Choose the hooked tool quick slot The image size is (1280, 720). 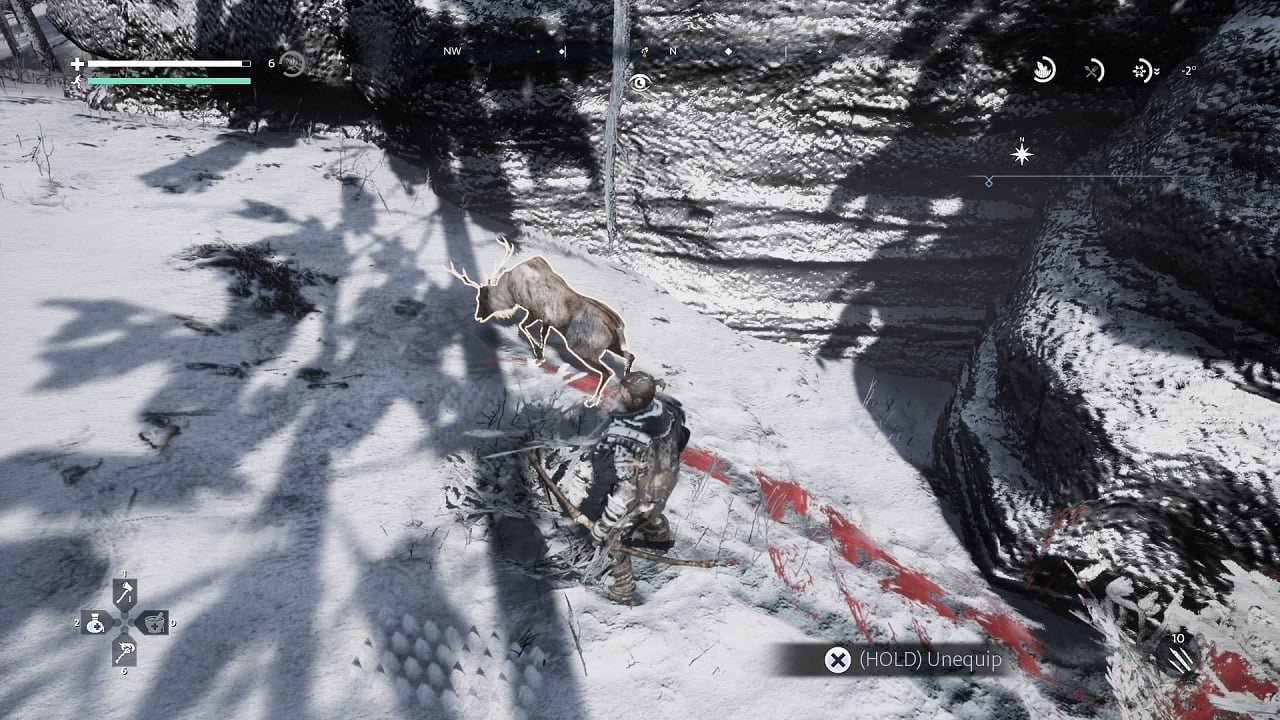(x=125, y=651)
